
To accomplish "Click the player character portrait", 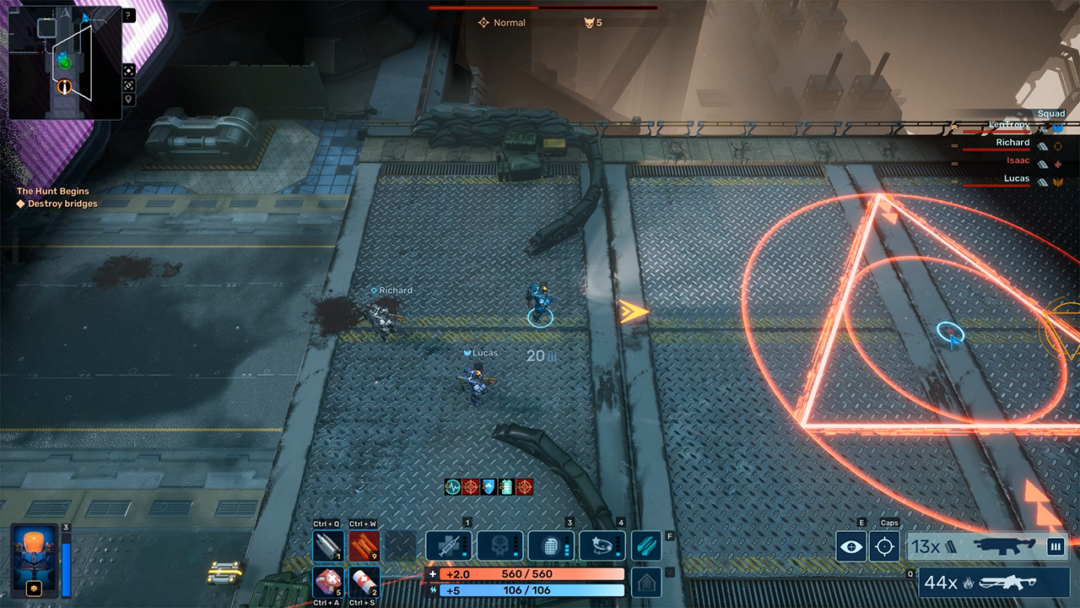I will pyautogui.click(x=34, y=560).
